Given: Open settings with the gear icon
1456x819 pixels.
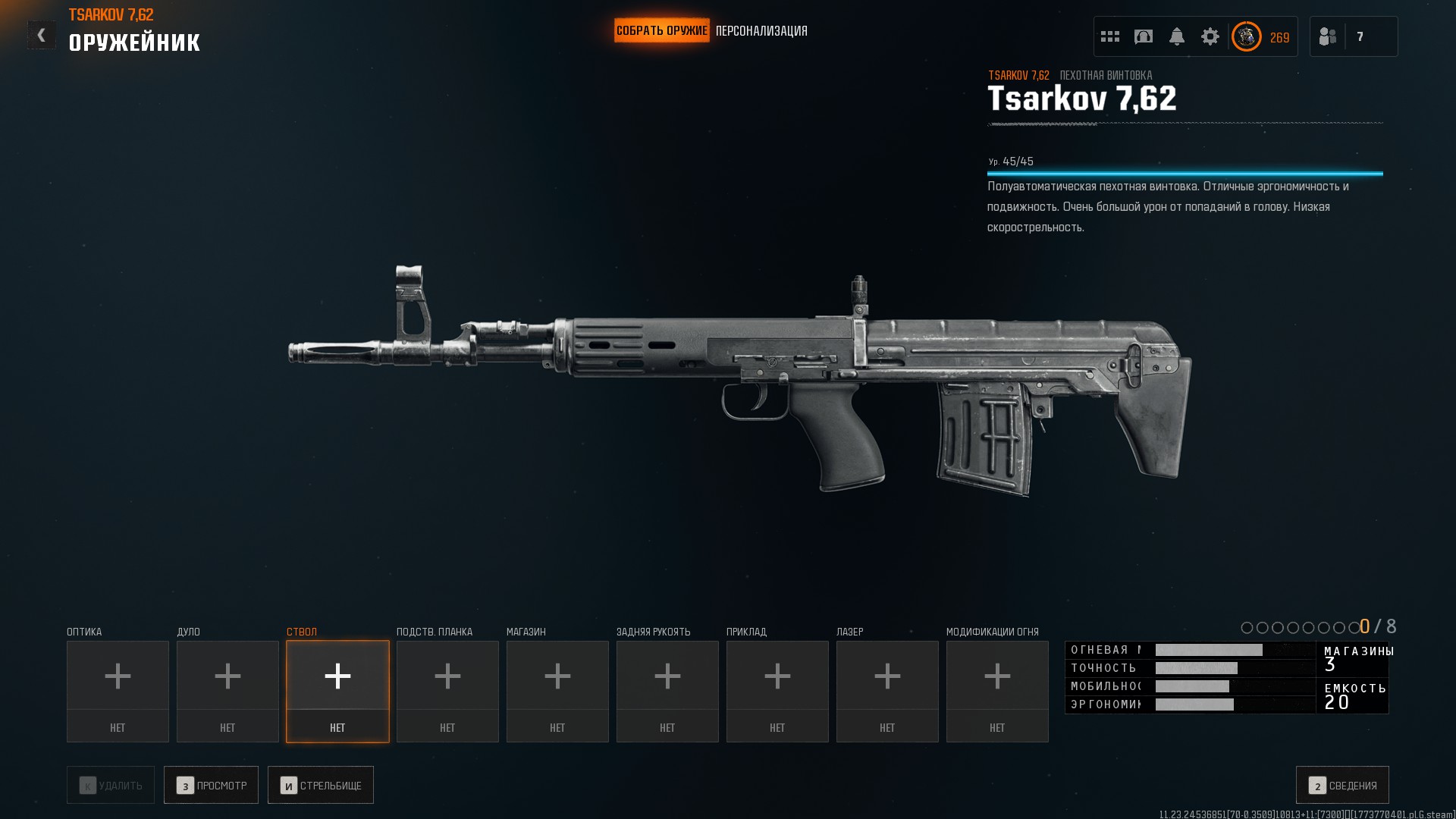Looking at the screenshot, I should coord(1210,36).
